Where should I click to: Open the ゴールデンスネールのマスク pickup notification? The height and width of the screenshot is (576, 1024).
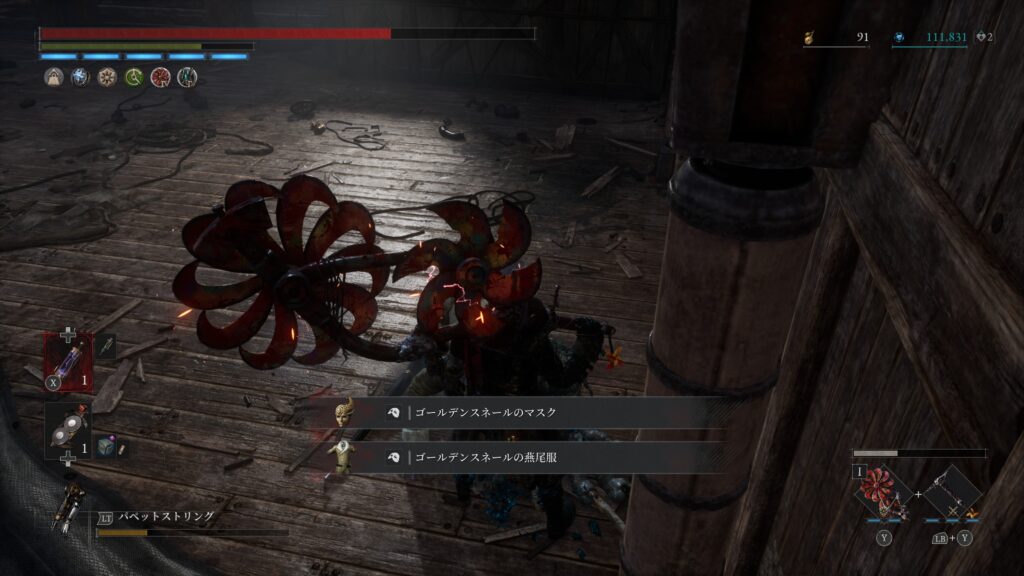tap(530, 412)
